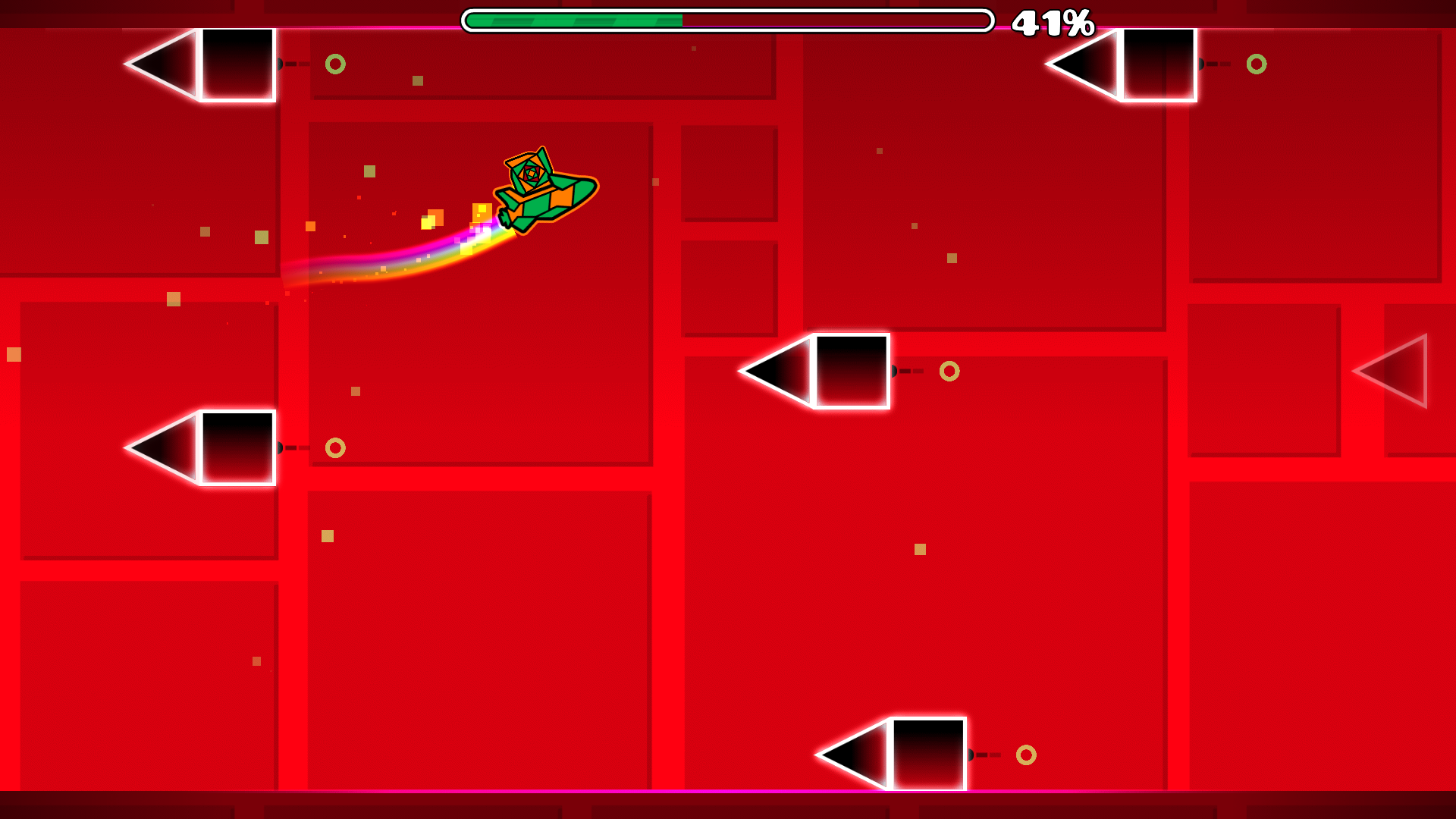Viewport: 1456px width, 819px height.
Task: Click the chain link behind the center spike
Action: coord(896,371)
